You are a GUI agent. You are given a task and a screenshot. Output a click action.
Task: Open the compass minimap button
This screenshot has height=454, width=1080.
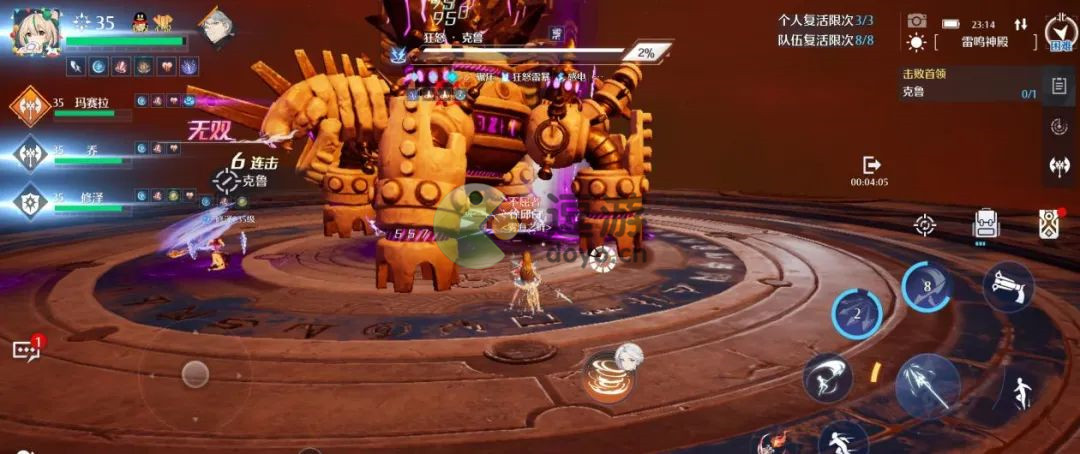click(x=1060, y=35)
